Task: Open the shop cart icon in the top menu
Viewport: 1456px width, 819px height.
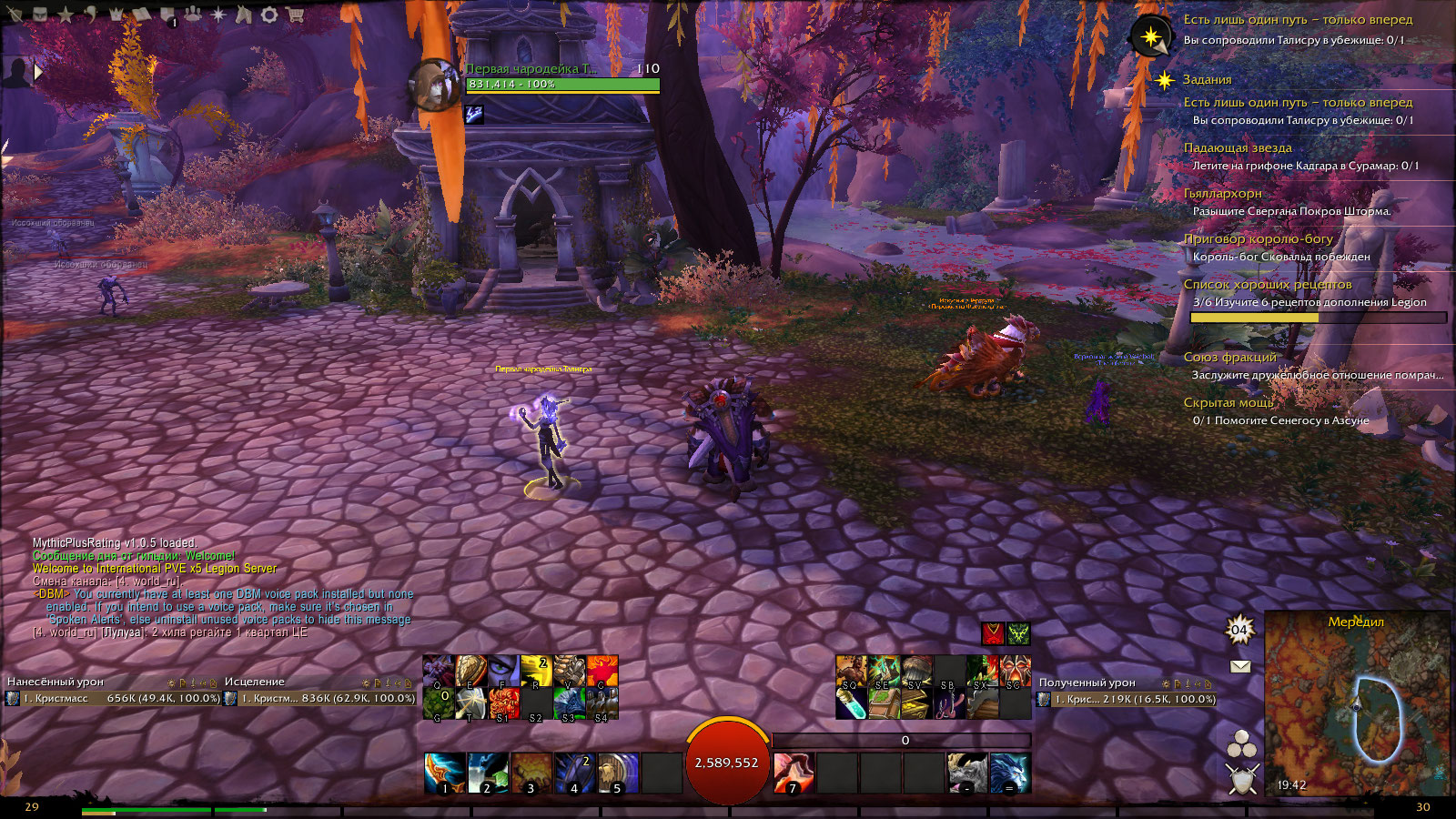Action: (295, 15)
